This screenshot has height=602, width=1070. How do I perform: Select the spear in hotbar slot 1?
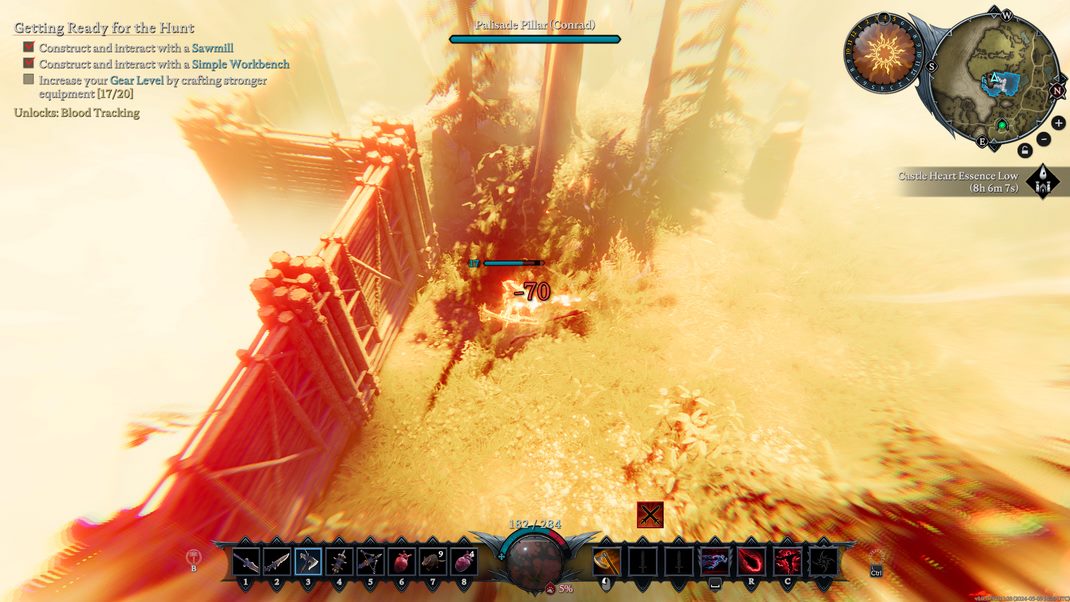click(246, 561)
